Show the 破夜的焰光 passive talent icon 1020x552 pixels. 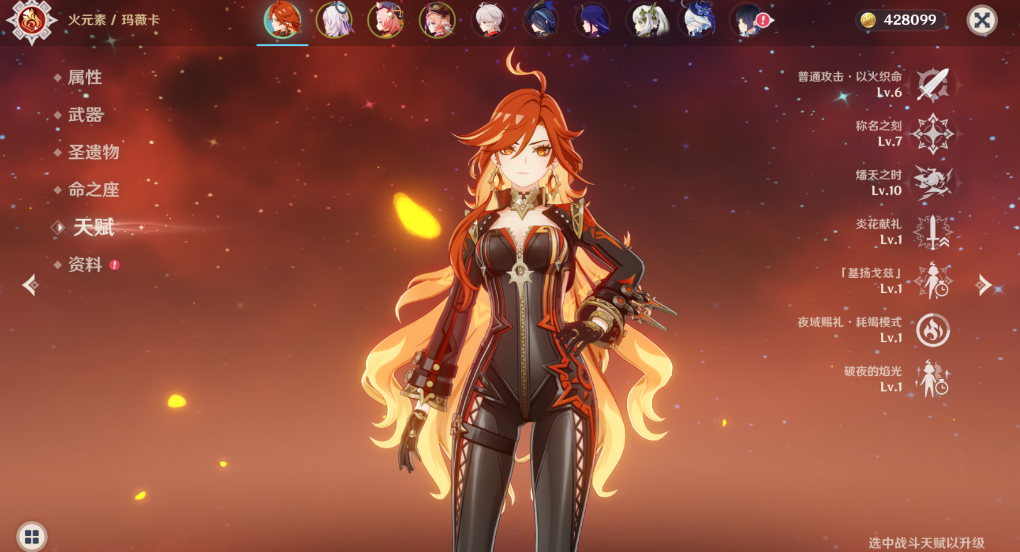pyautogui.click(x=933, y=379)
